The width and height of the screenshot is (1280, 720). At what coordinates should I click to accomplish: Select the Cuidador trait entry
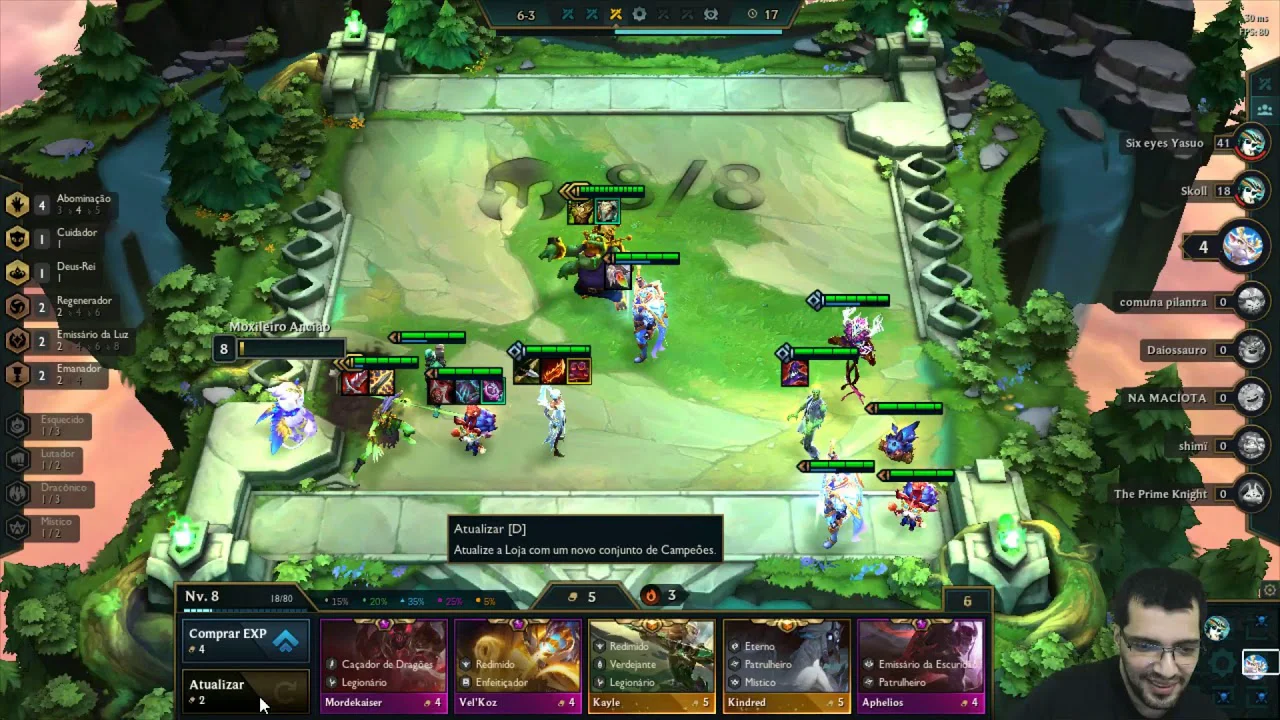[60, 238]
